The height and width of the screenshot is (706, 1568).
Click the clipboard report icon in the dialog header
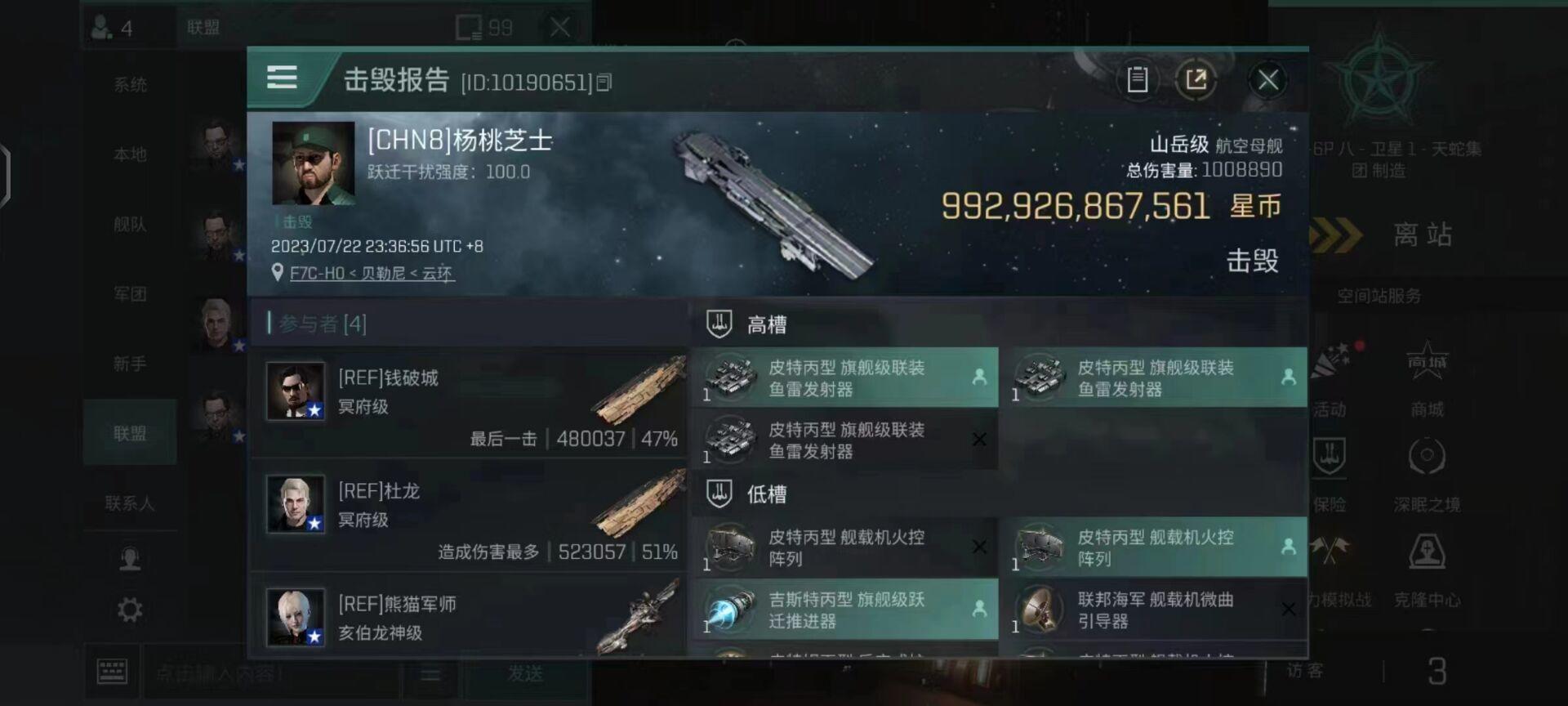1138,79
